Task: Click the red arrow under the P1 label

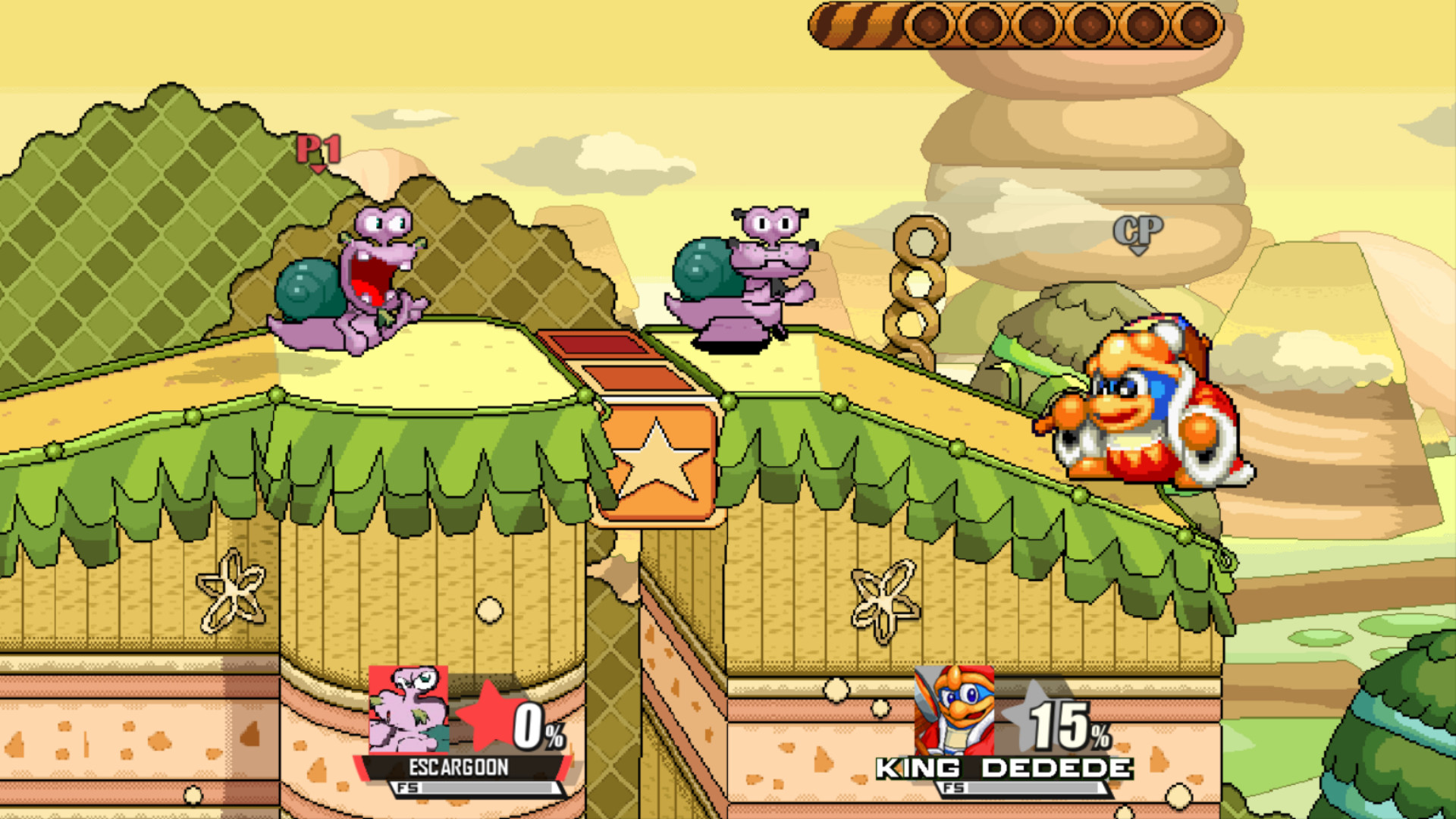Action: pyautogui.click(x=318, y=168)
